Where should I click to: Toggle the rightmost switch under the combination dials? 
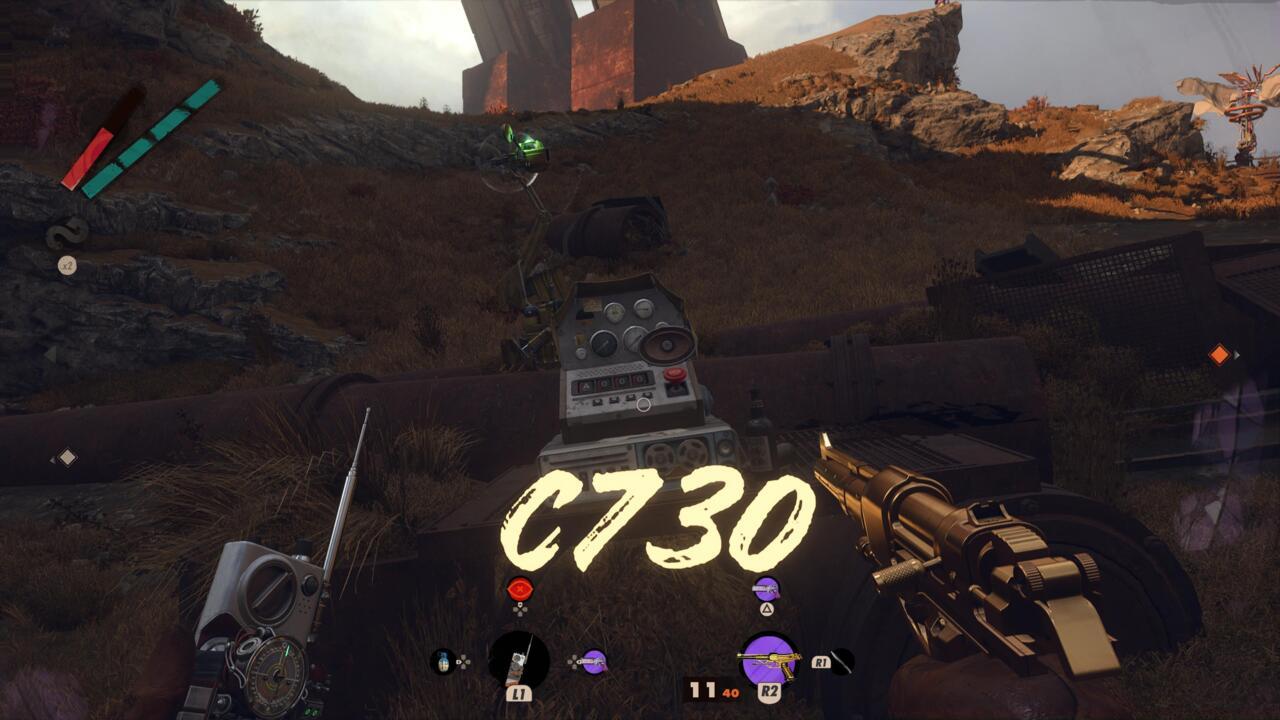point(645,396)
